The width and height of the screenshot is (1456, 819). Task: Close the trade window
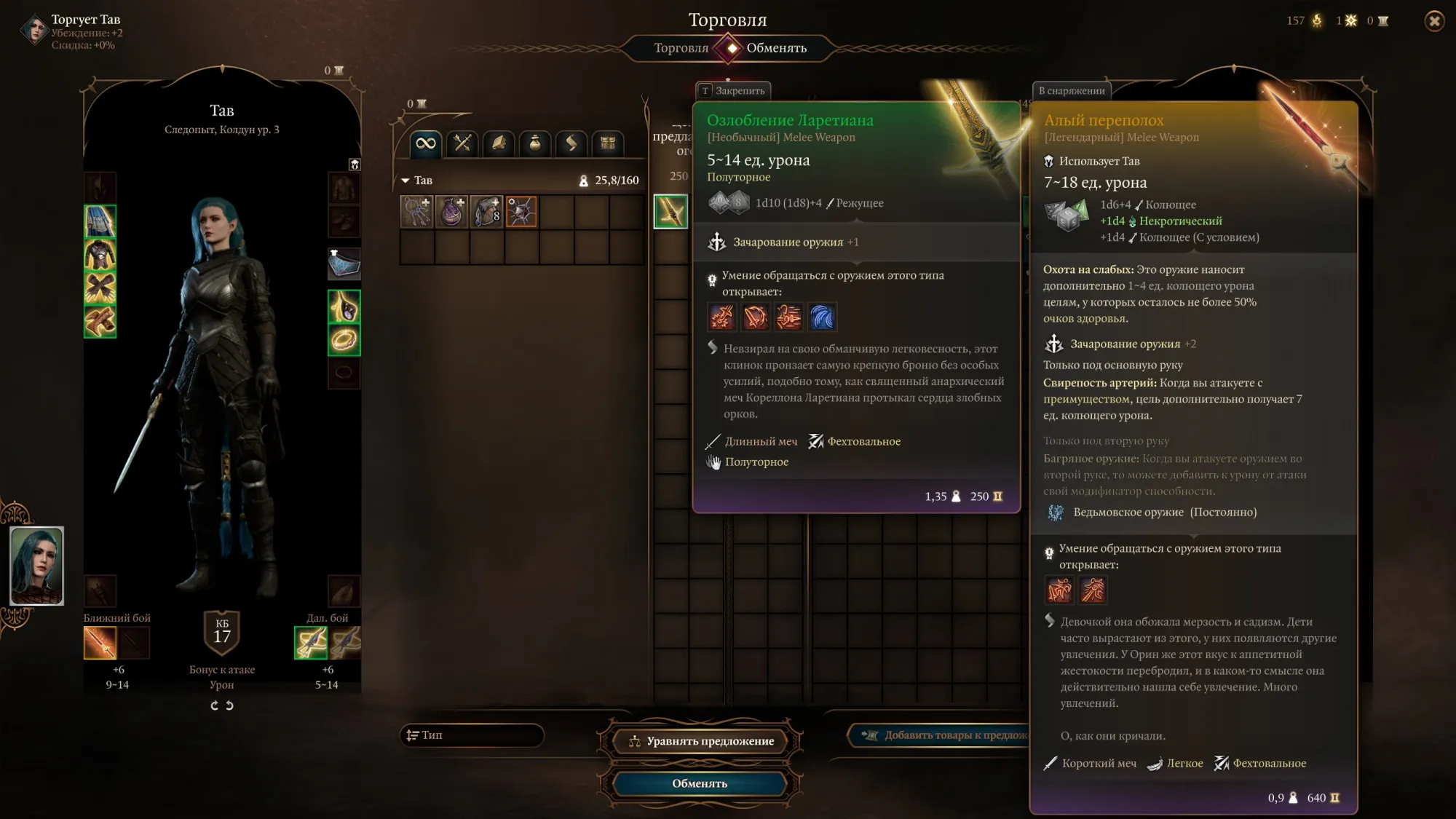coord(1434,21)
